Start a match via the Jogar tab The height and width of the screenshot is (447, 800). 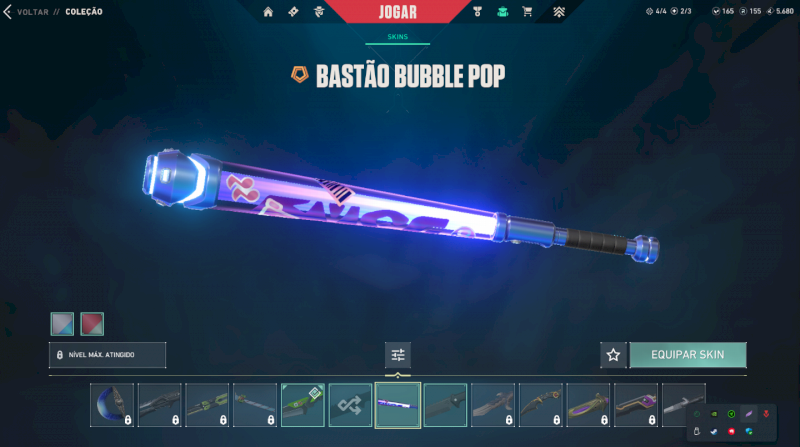click(x=400, y=12)
